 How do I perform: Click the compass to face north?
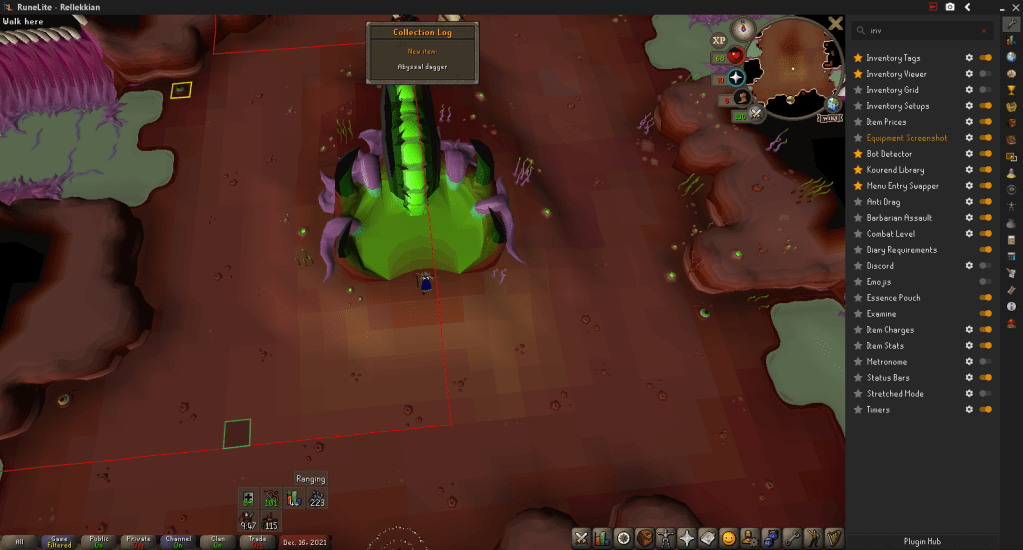click(744, 28)
